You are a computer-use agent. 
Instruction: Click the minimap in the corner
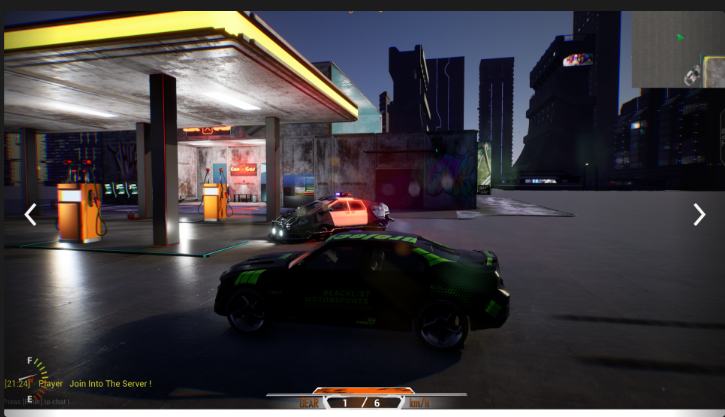[677, 50]
